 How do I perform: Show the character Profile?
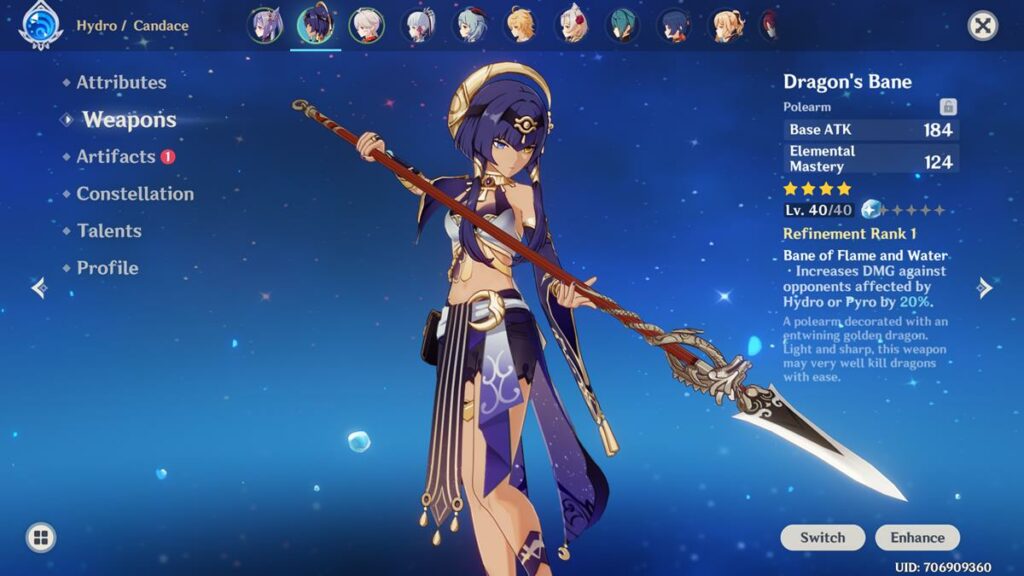click(x=107, y=268)
